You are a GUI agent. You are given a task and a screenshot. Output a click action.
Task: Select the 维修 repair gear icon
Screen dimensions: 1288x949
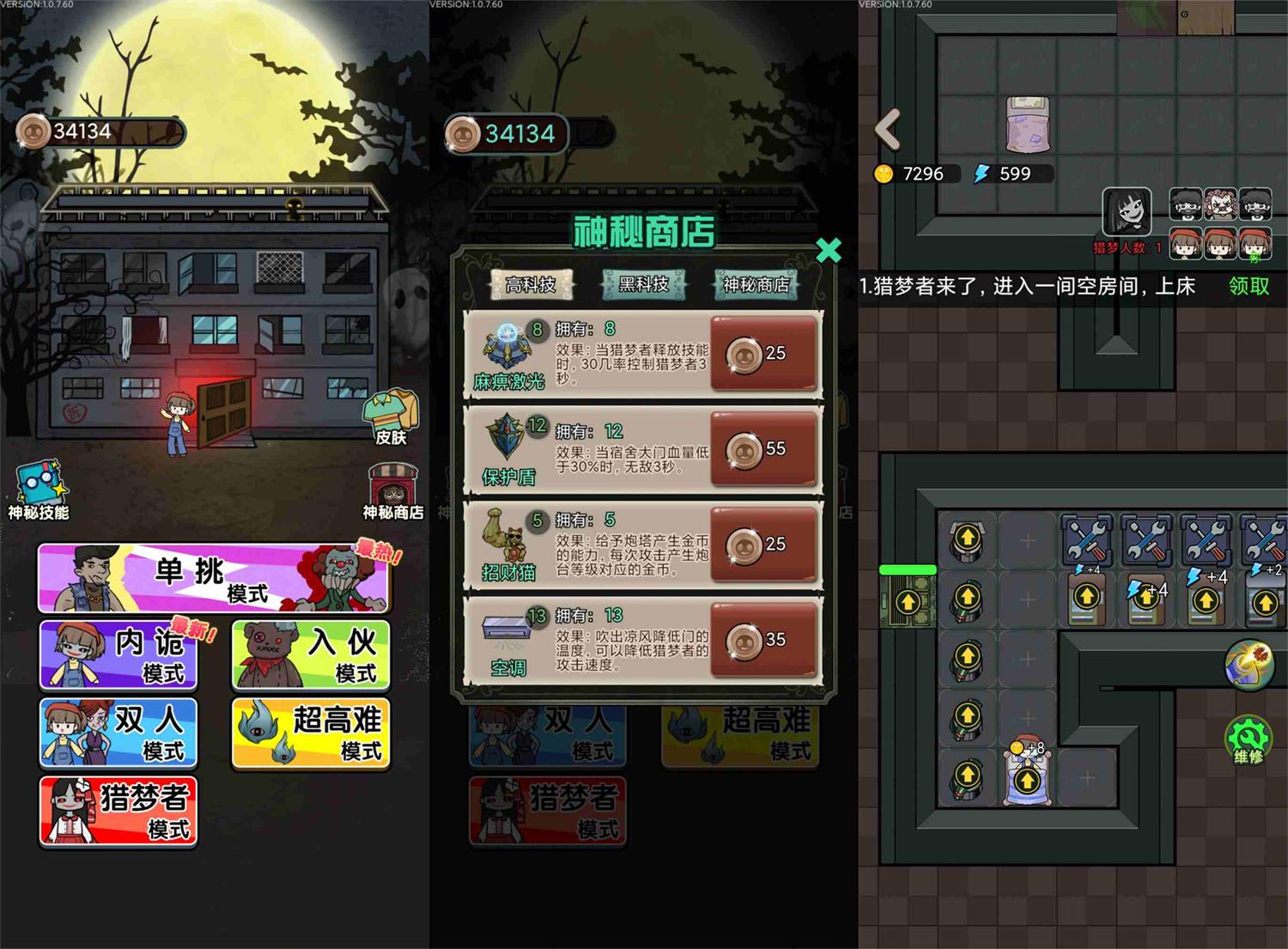click(x=1248, y=736)
